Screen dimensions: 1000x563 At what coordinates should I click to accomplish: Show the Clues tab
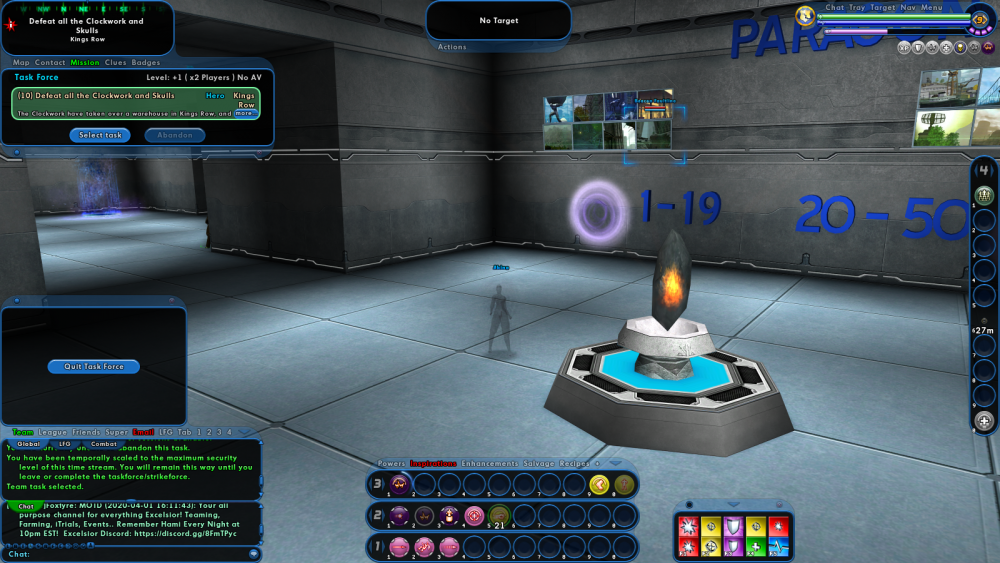116,63
